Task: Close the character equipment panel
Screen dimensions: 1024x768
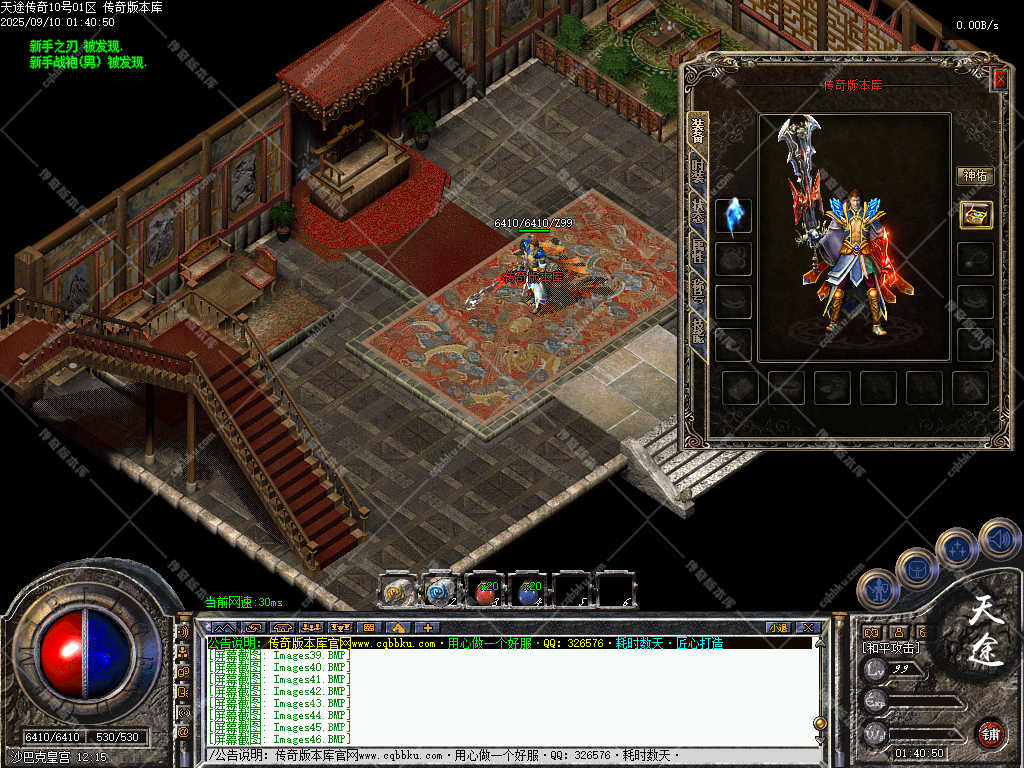Action: 999,77
